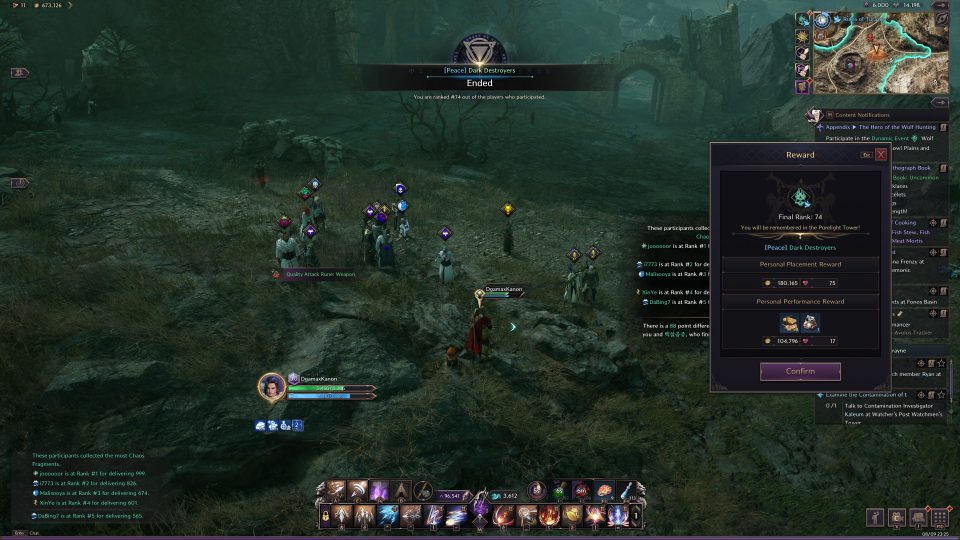Open the character icon in bottom bar
Viewport: 960px width, 540px height.
coord(875,517)
